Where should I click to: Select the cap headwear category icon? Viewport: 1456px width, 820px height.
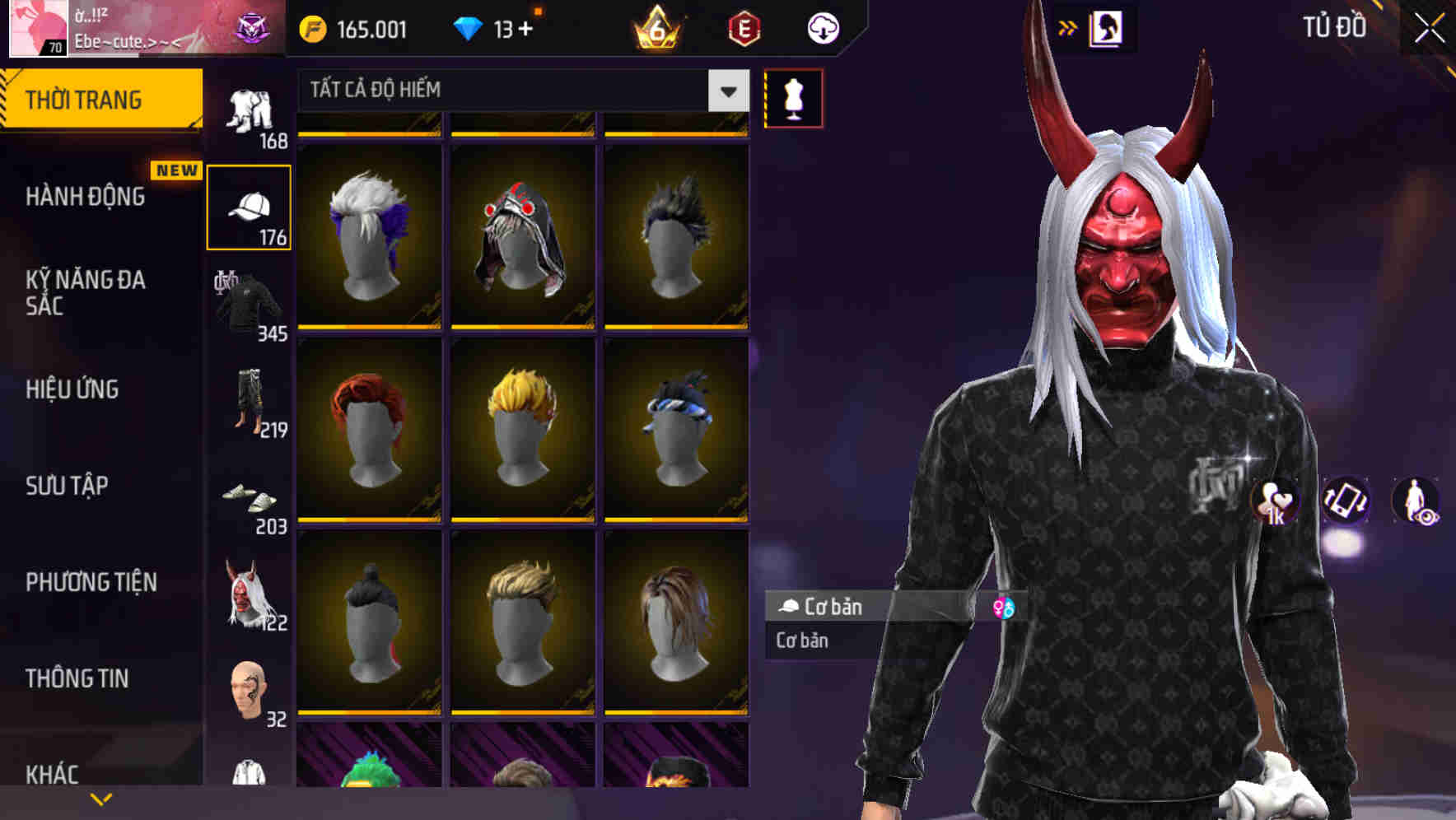point(249,205)
